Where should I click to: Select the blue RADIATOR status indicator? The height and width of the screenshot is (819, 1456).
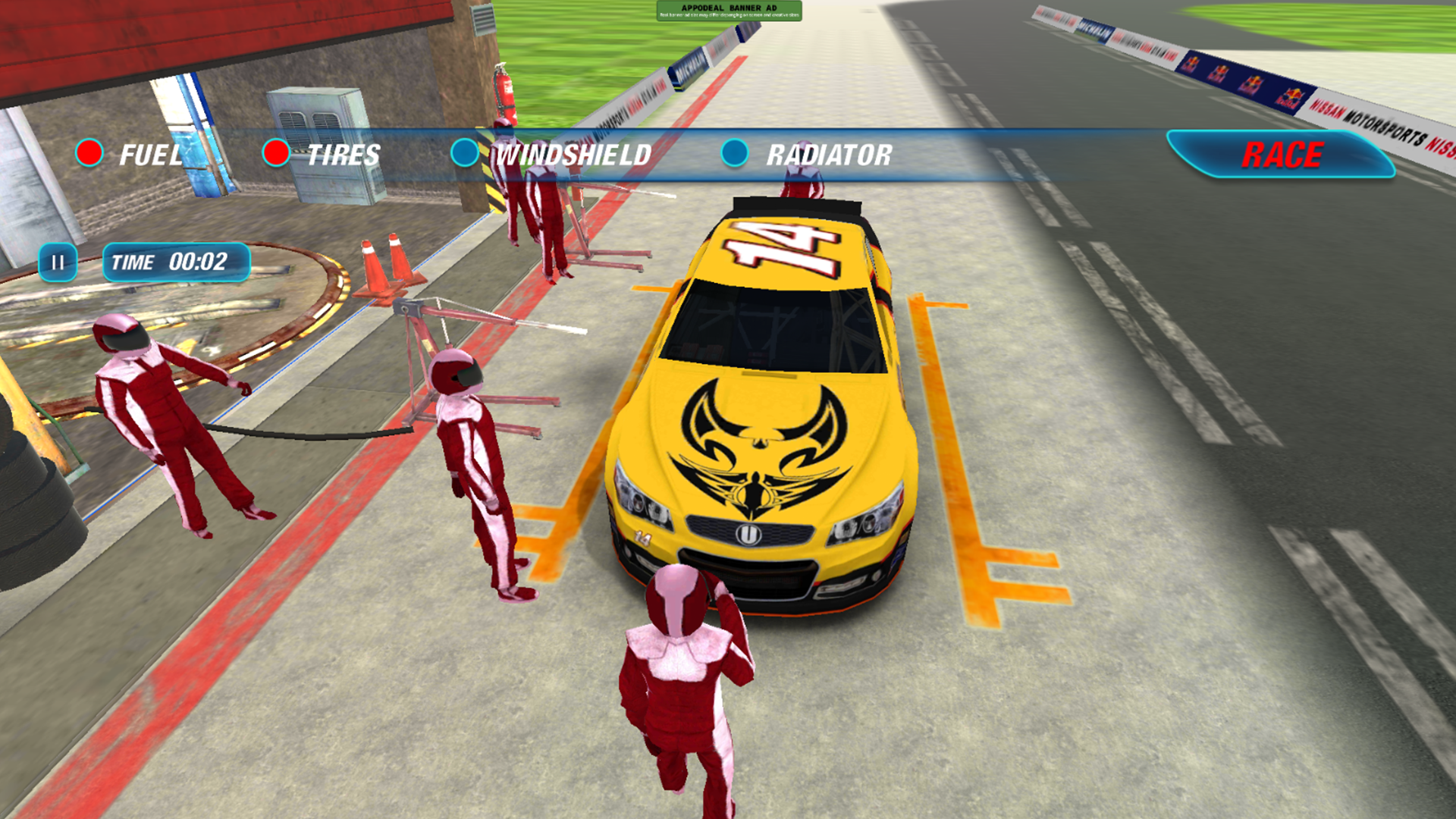[733, 154]
